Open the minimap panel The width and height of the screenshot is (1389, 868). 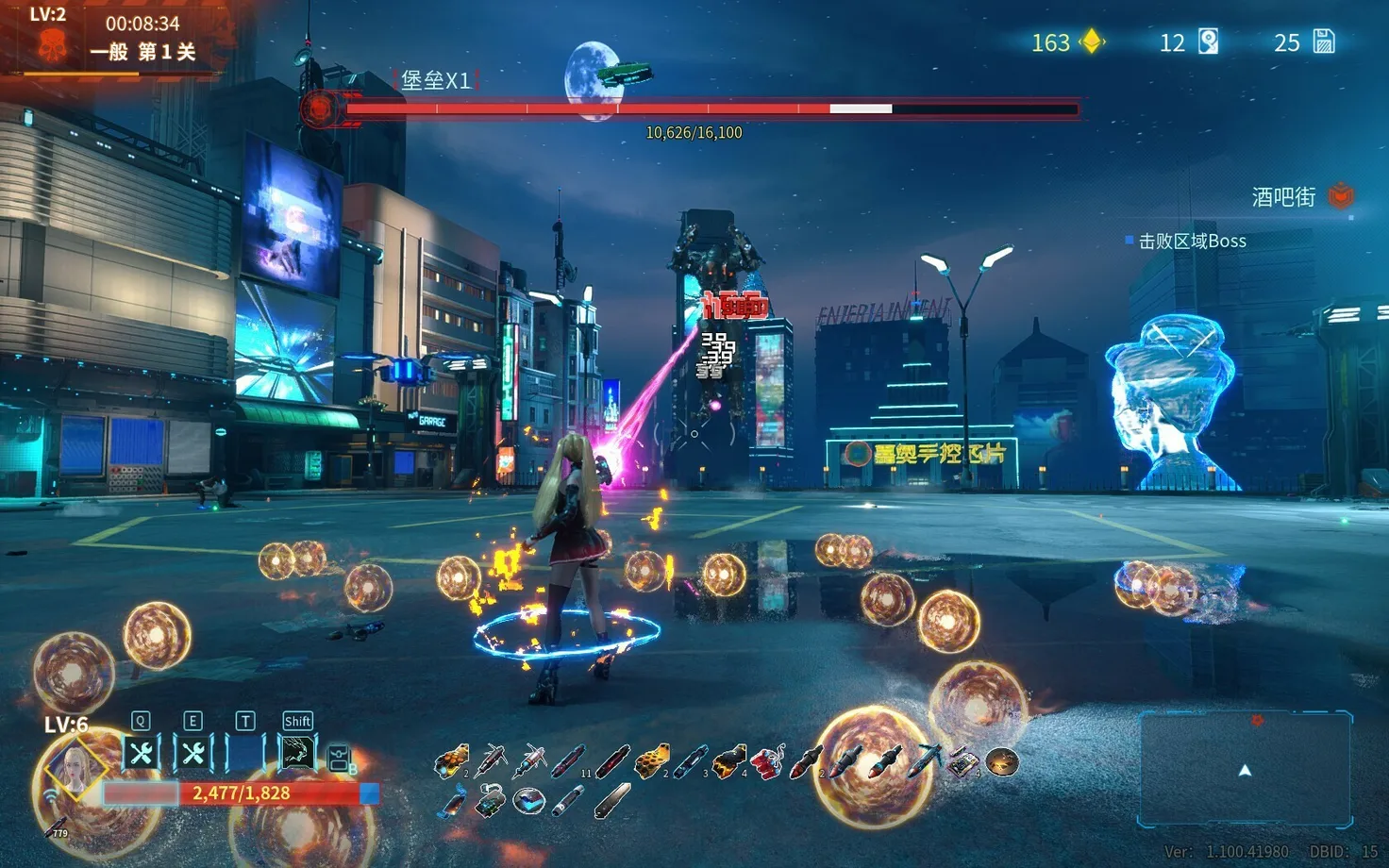pyautogui.click(x=1246, y=769)
